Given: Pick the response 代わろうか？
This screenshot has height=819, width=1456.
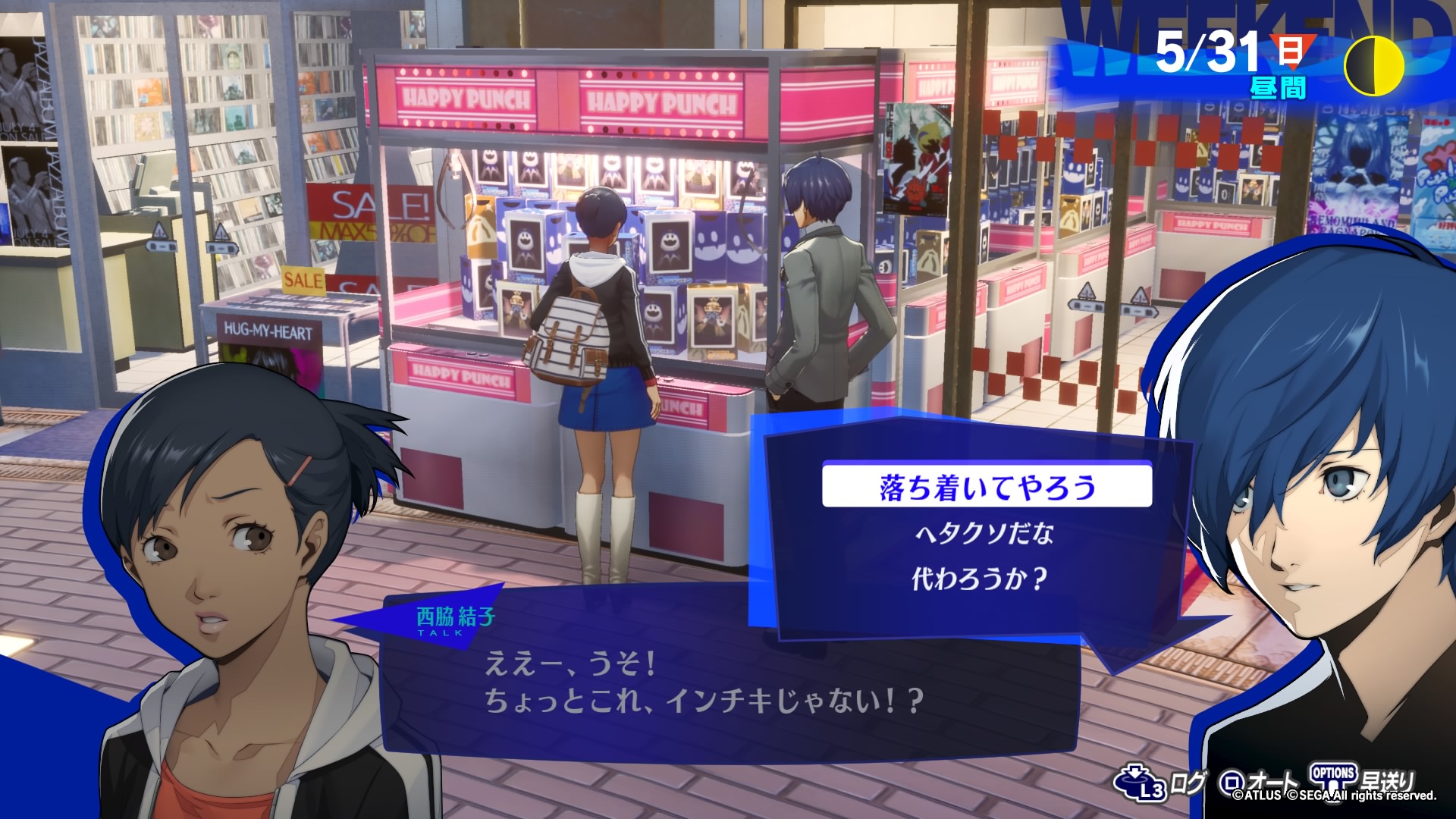Looking at the screenshot, I should point(979,579).
